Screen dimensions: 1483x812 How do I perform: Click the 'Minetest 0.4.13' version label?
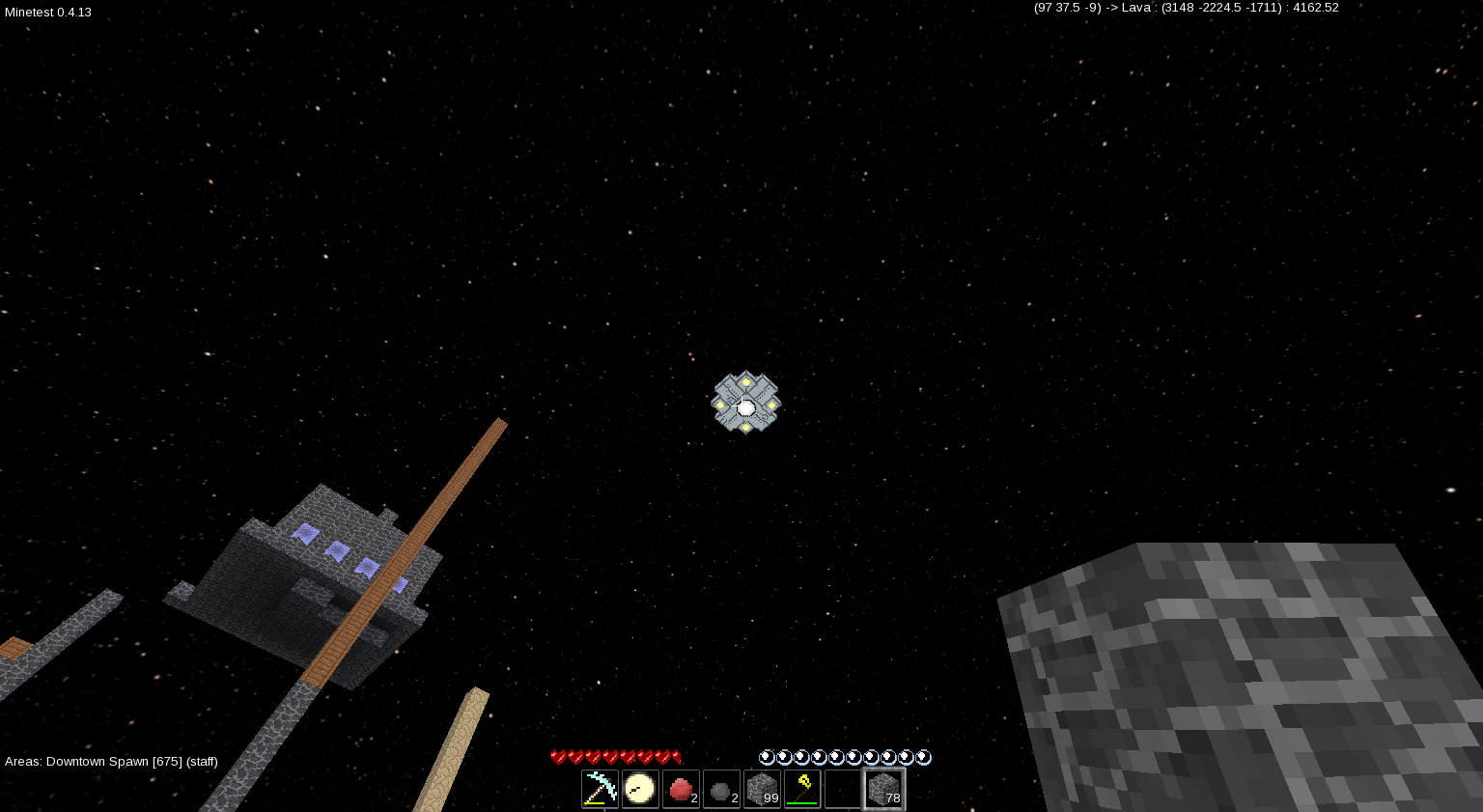(47, 13)
